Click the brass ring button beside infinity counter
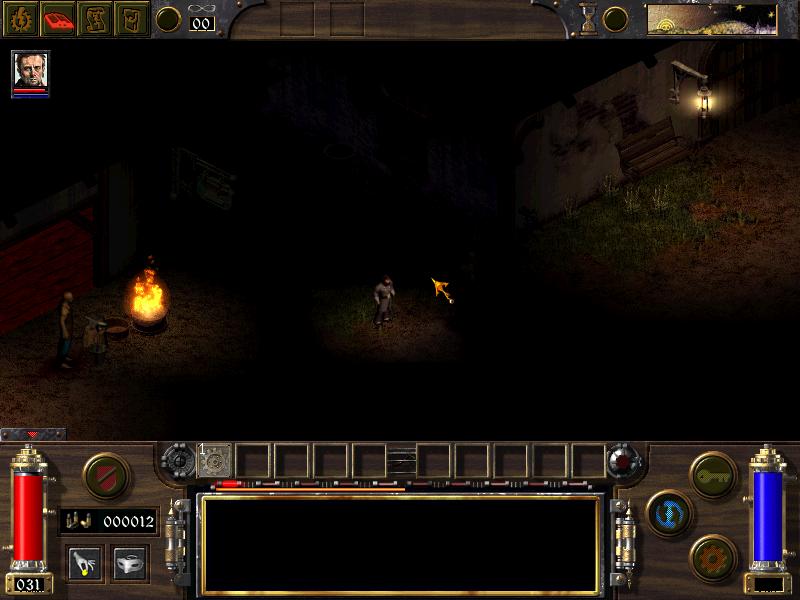Image resolution: width=800 pixels, height=600 pixels. point(169,19)
